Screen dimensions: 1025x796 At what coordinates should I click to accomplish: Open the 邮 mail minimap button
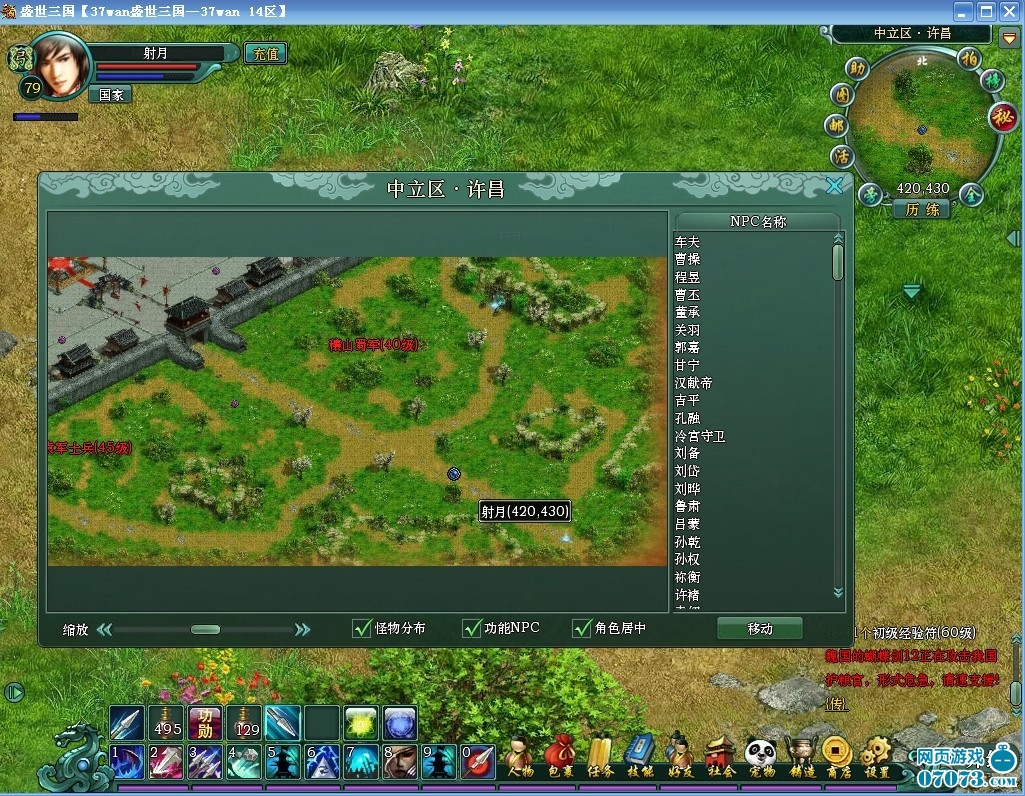click(x=836, y=126)
